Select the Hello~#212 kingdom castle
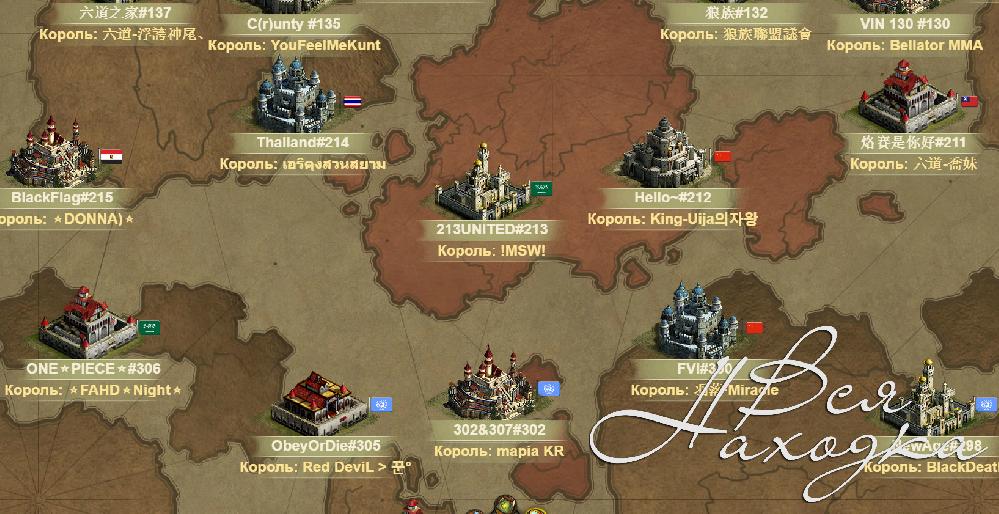This screenshot has width=999, height=514. pos(664,155)
